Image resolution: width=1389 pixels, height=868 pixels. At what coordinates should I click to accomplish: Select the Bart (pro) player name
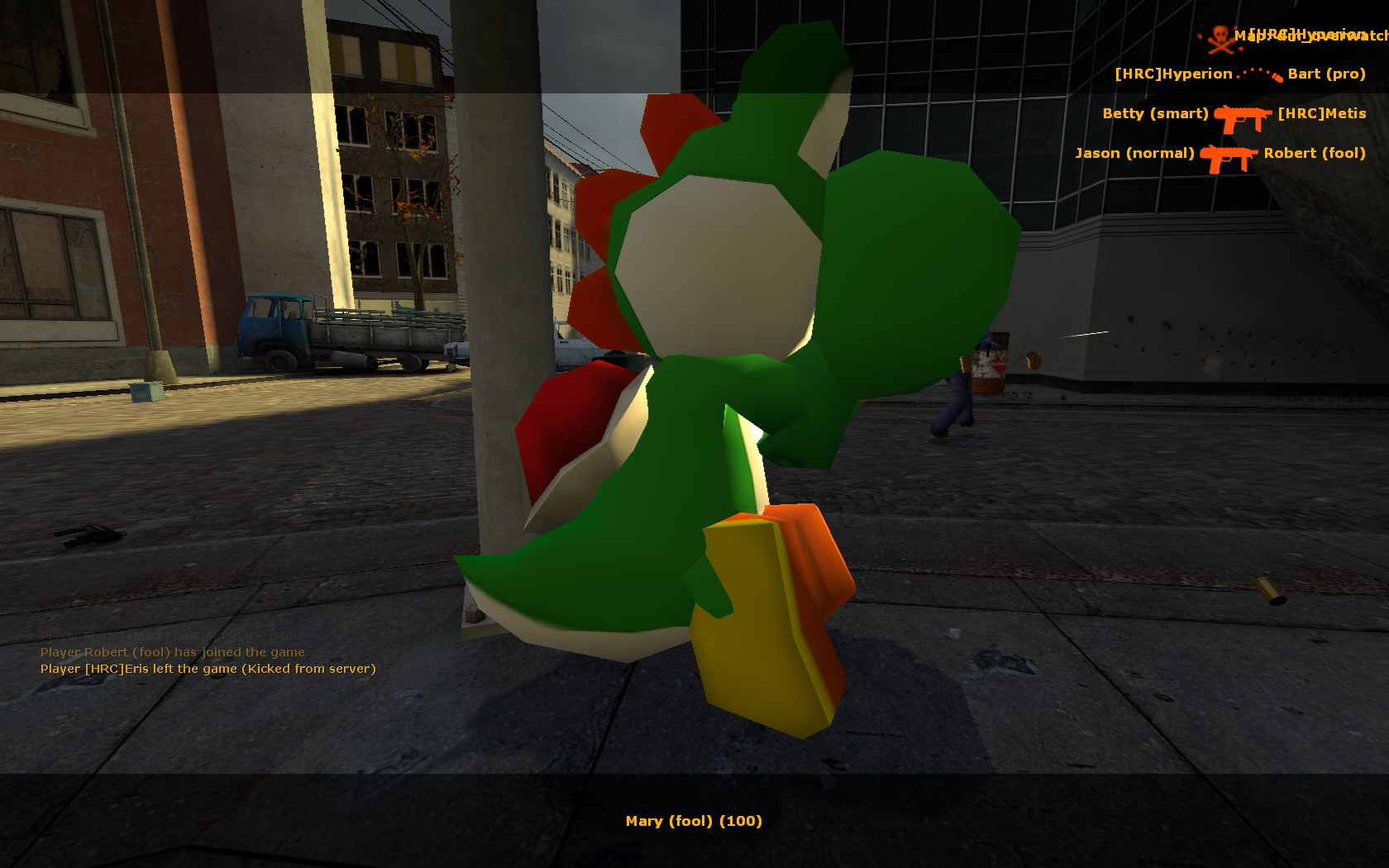[x=1325, y=74]
